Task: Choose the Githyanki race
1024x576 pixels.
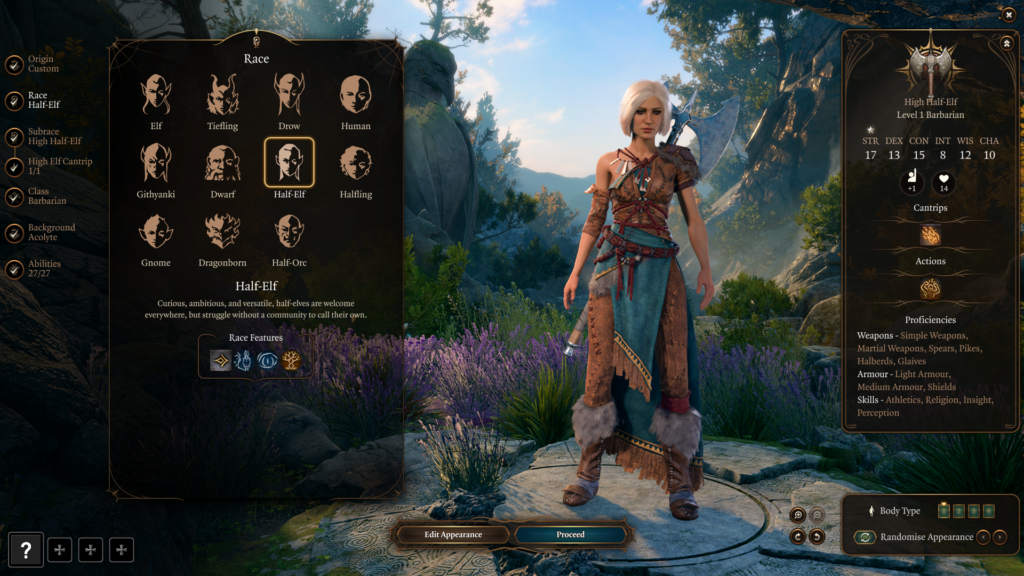Action: coord(156,163)
